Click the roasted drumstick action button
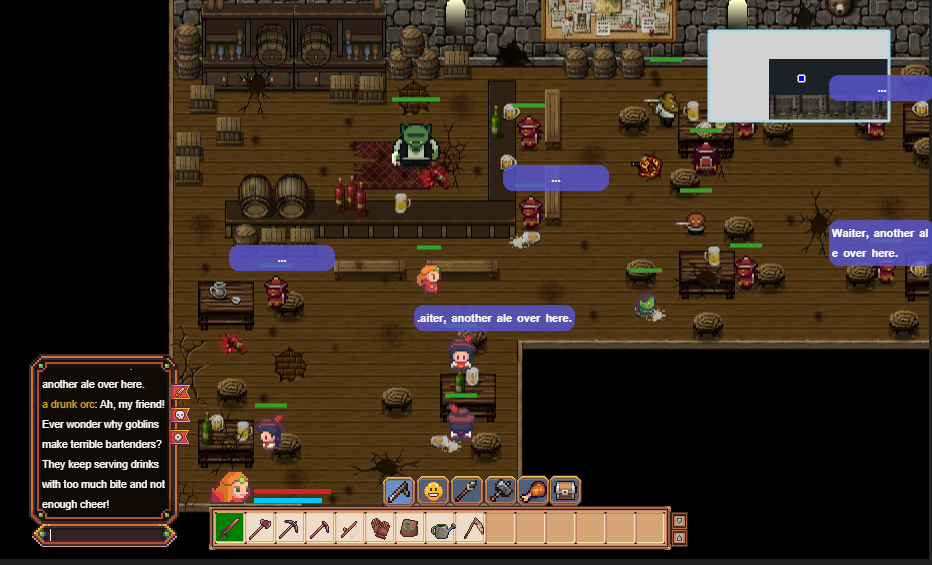Image resolution: width=932 pixels, height=565 pixels. pyautogui.click(x=533, y=491)
